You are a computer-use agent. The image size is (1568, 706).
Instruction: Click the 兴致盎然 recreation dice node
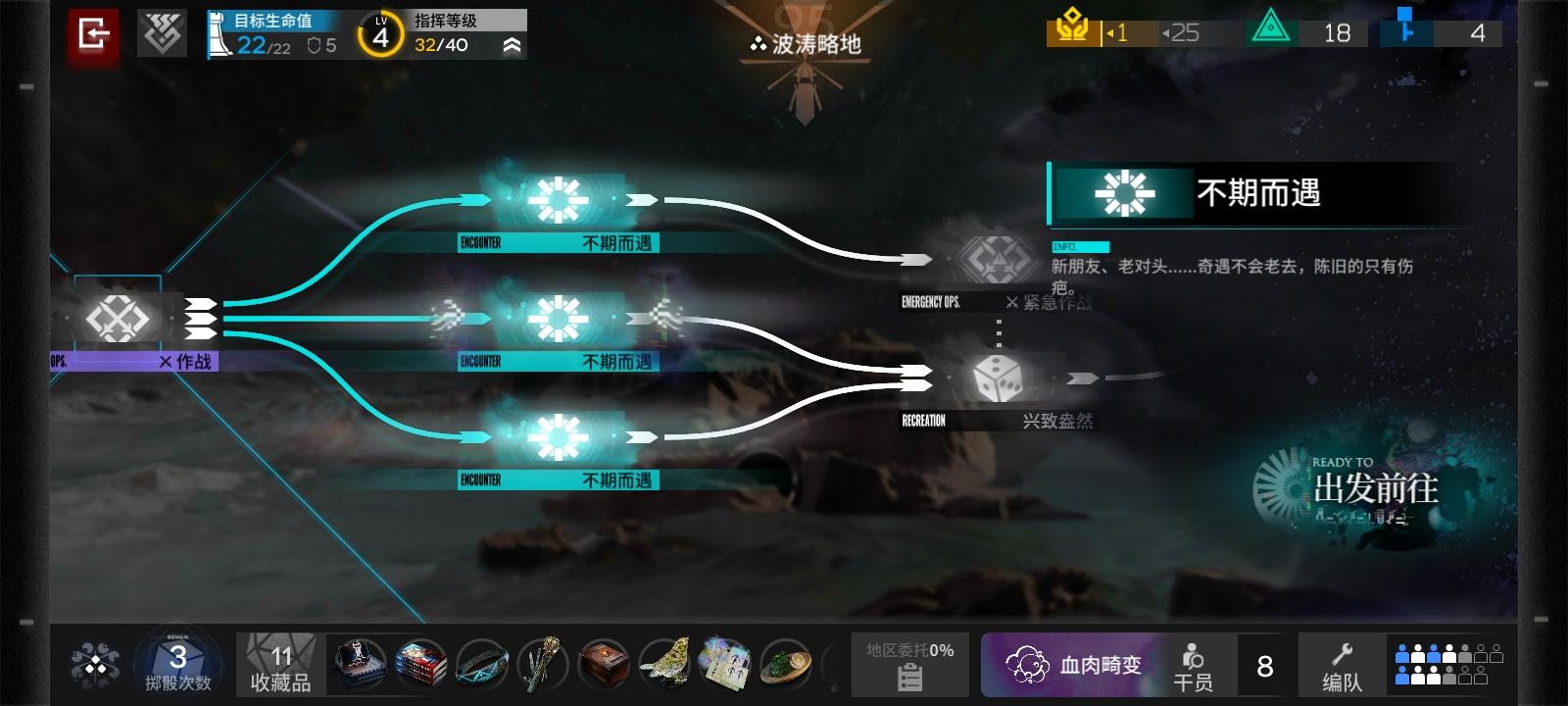click(x=998, y=378)
